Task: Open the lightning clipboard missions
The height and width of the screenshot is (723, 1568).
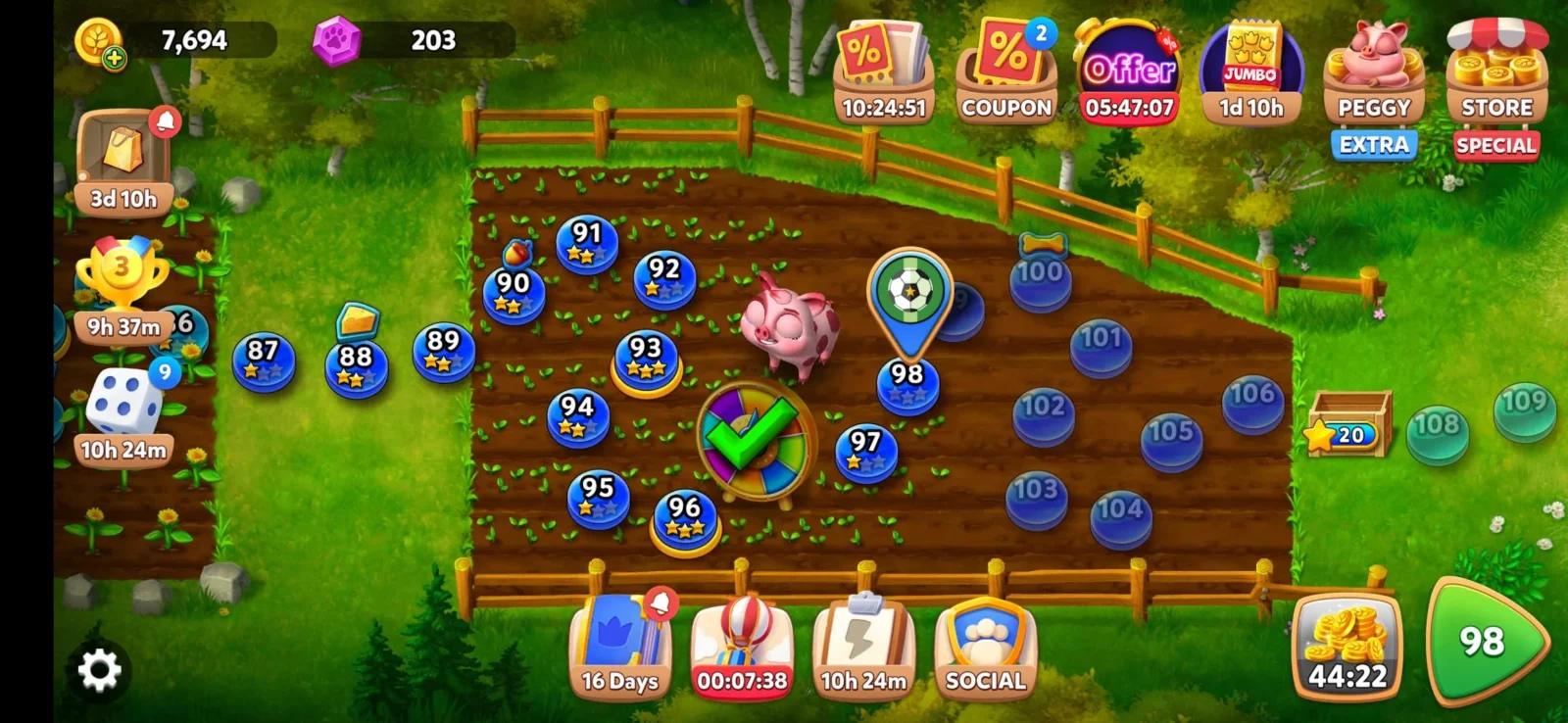Action: pyautogui.click(x=863, y=645)
